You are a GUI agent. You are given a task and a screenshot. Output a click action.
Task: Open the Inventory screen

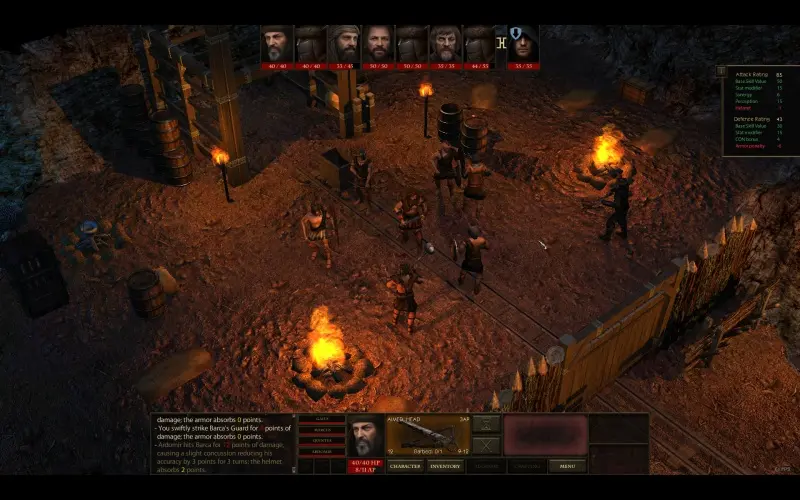point(446,466)
